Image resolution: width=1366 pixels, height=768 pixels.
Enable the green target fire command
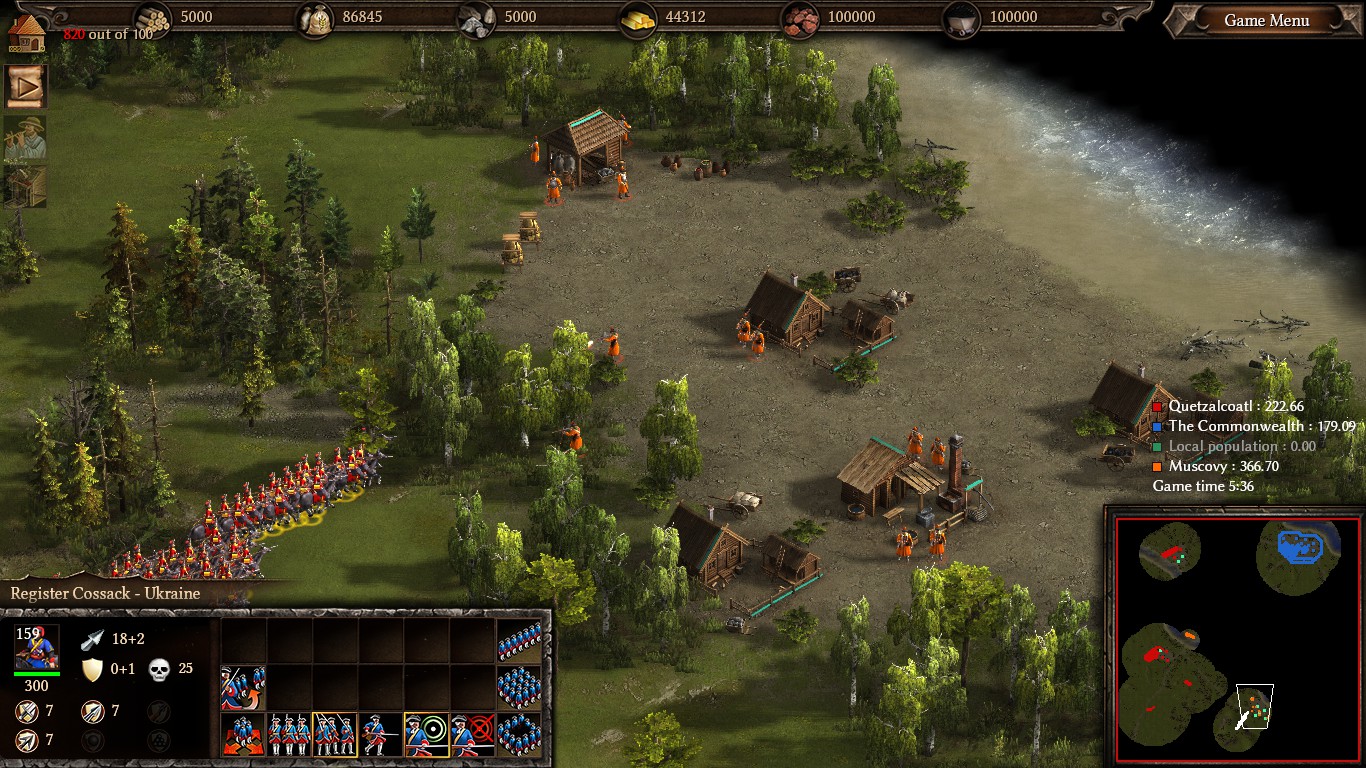(x=427, y=734)
